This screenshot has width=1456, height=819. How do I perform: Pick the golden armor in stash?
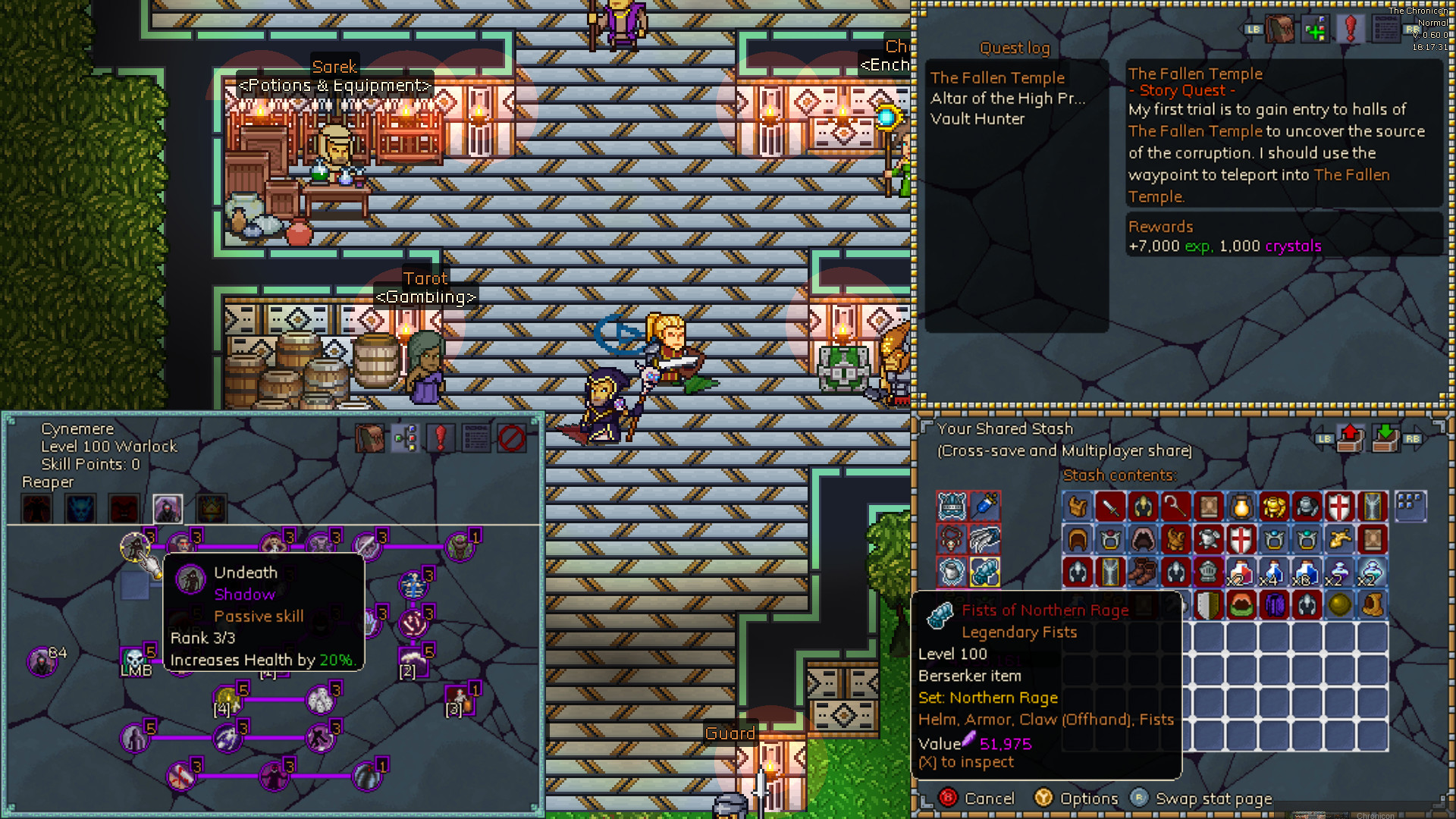point(1274,506)
